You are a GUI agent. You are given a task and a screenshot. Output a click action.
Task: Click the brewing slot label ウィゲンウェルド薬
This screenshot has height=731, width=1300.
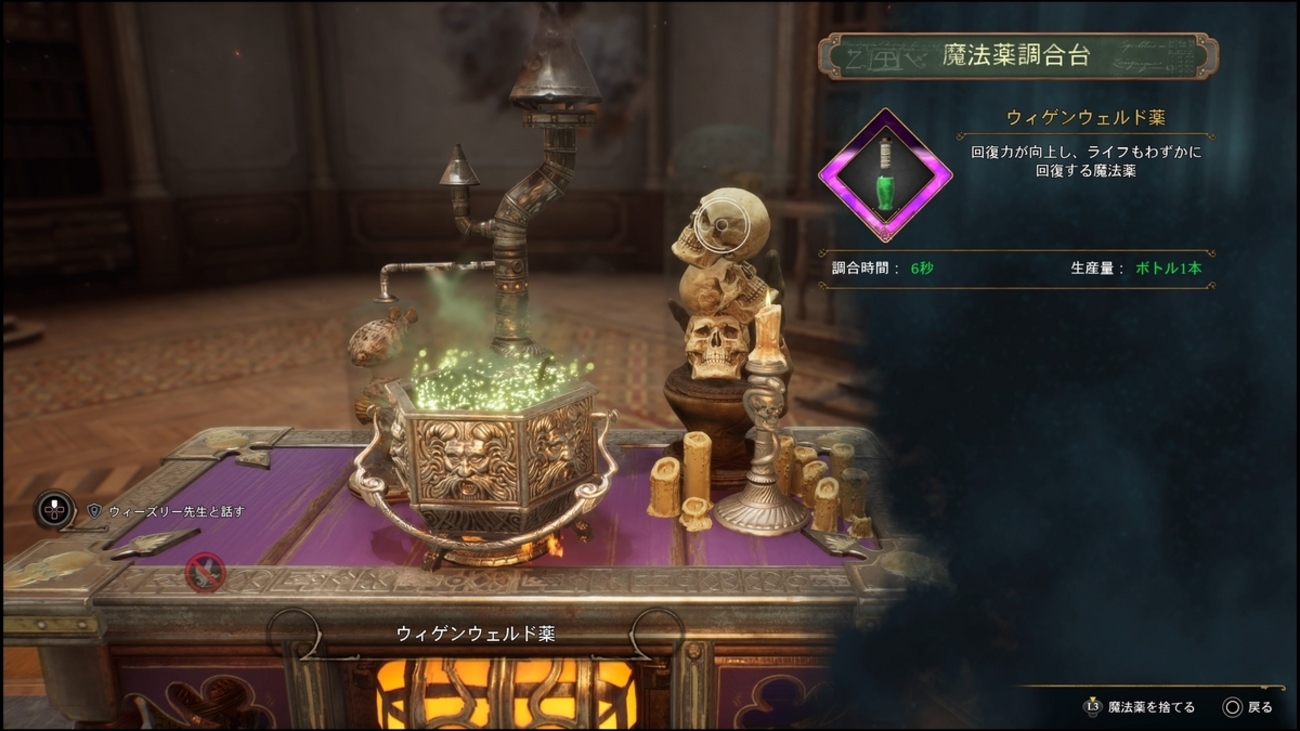[475, 634]
